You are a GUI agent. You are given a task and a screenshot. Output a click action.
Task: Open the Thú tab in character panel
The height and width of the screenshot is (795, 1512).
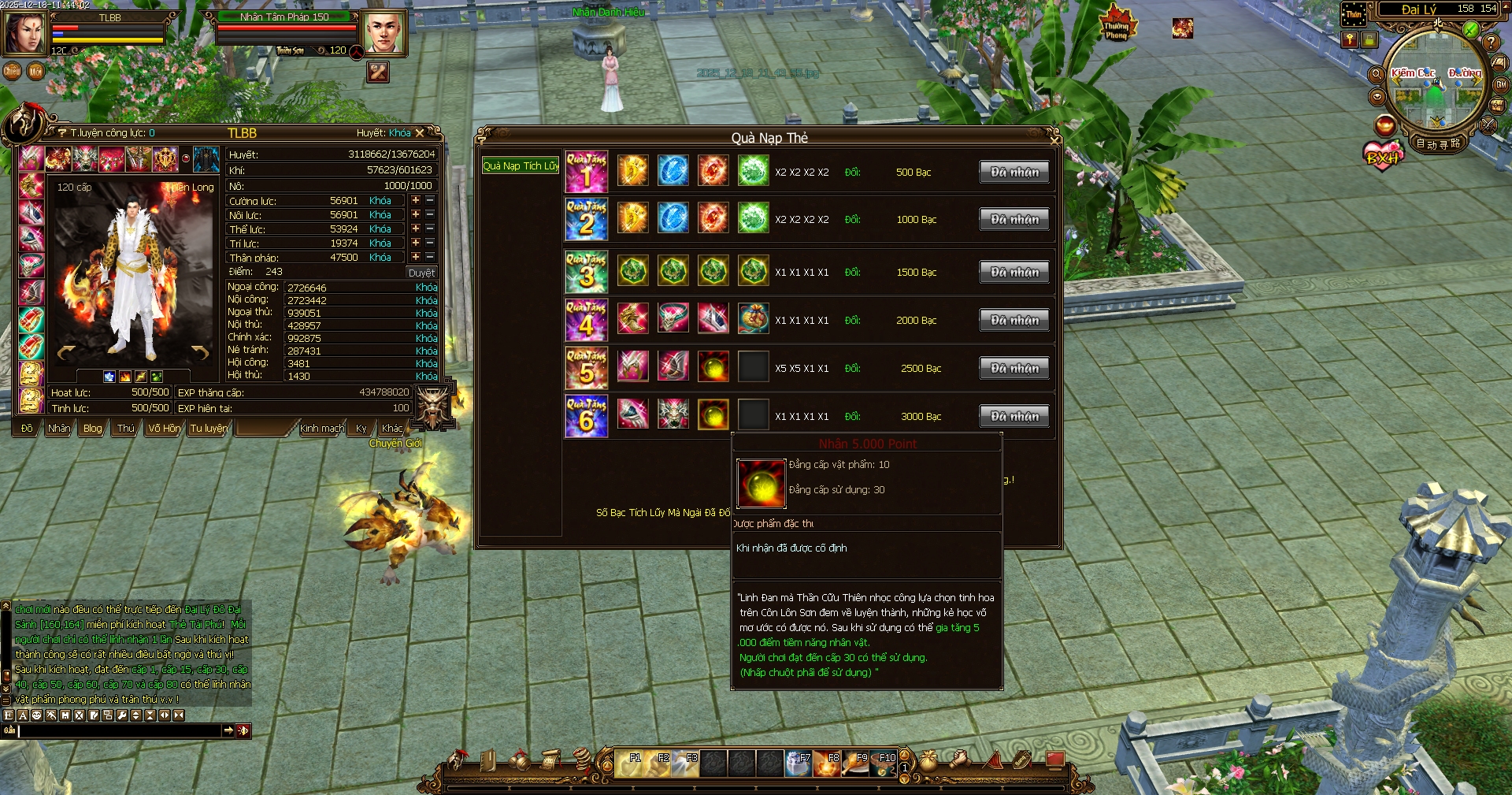(125, 429)
